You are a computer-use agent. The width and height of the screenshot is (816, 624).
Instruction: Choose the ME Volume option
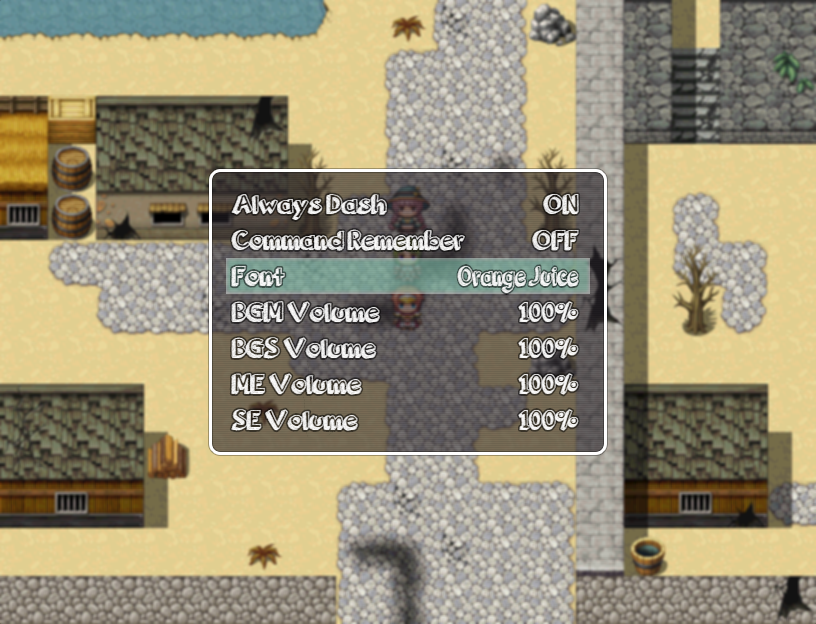coord(407,385)
